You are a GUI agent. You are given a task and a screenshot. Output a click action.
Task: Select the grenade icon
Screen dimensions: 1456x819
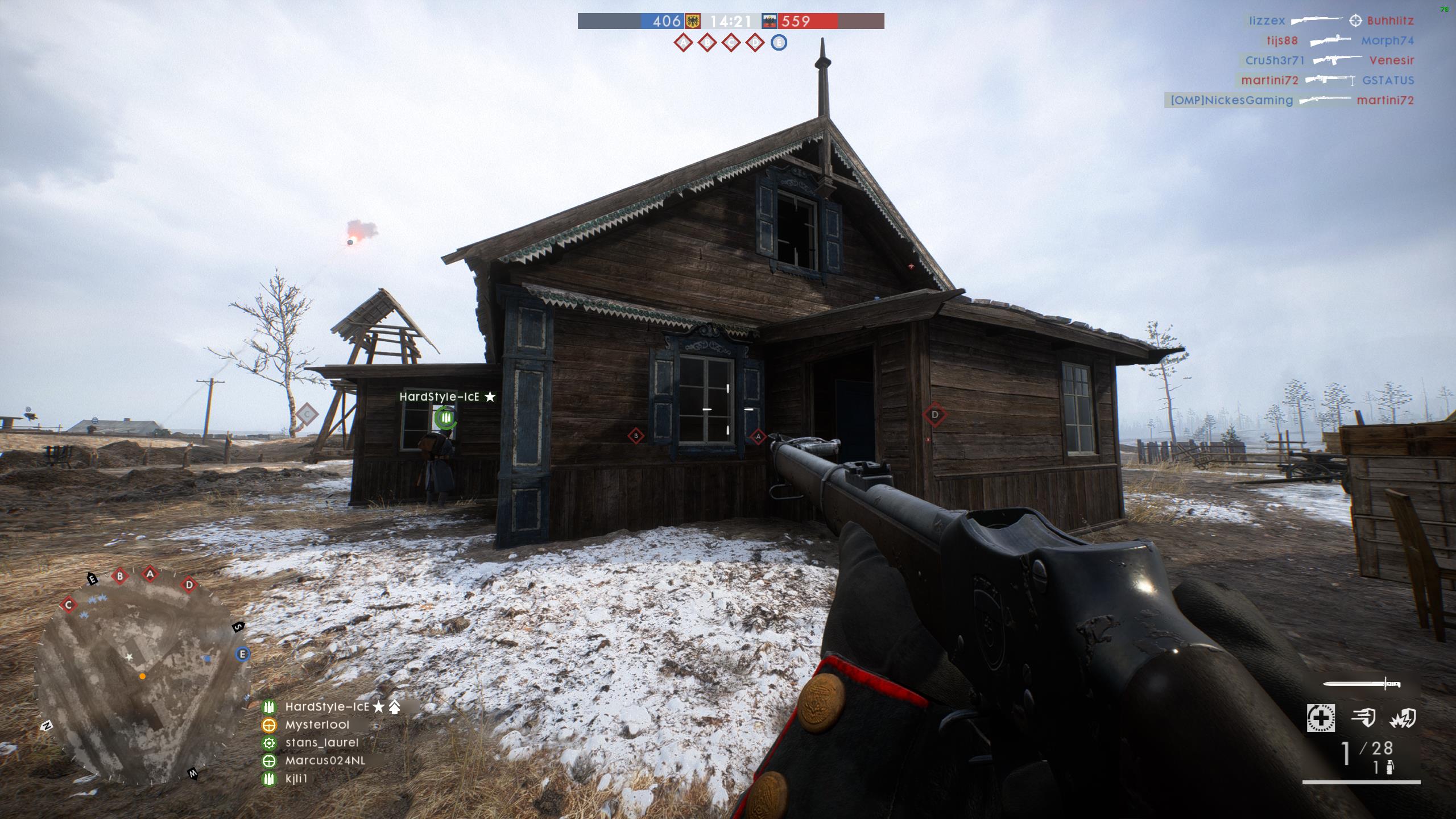(x=1389, y=768)
